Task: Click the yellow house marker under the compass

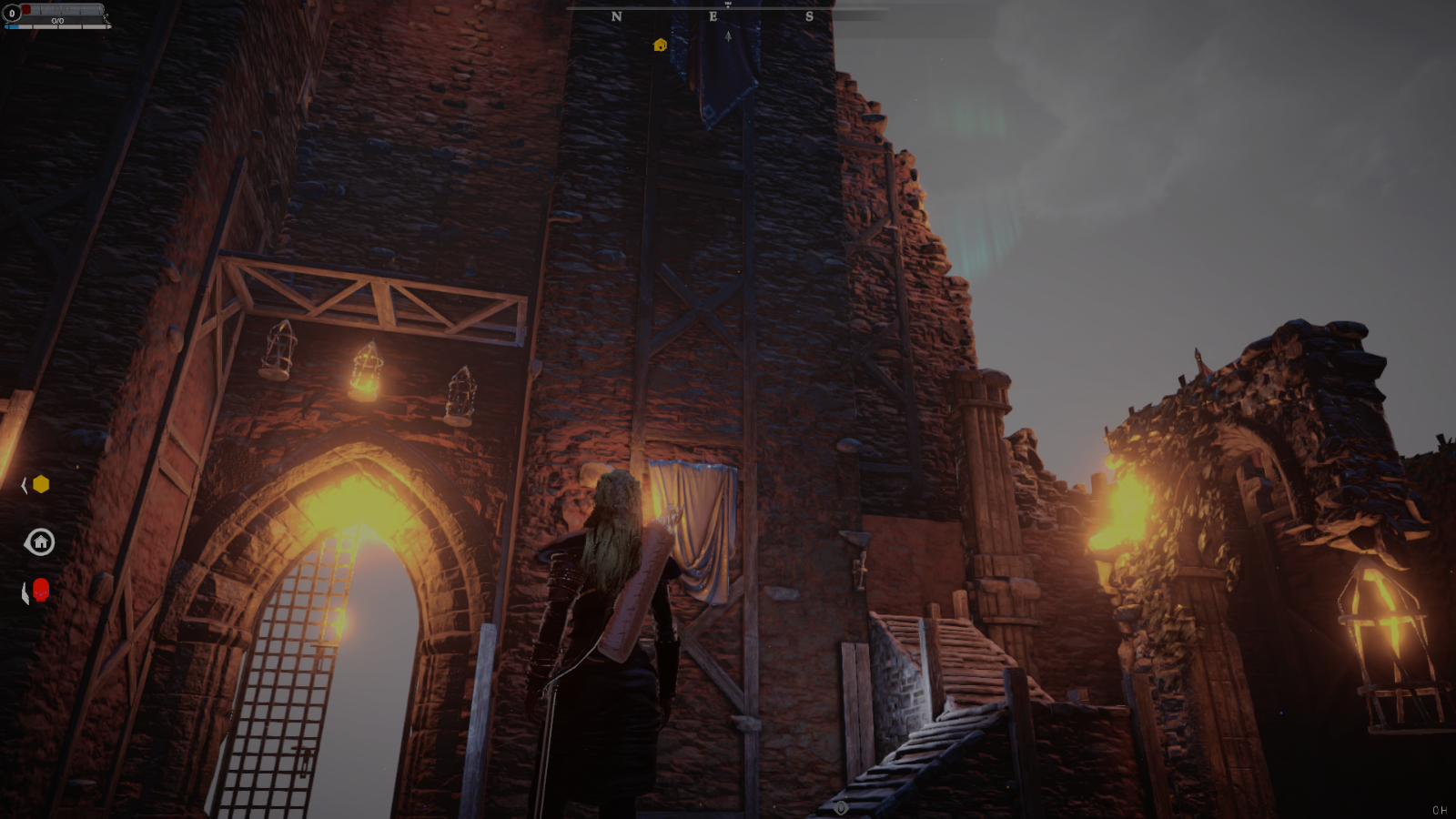Action: point(661,45)
